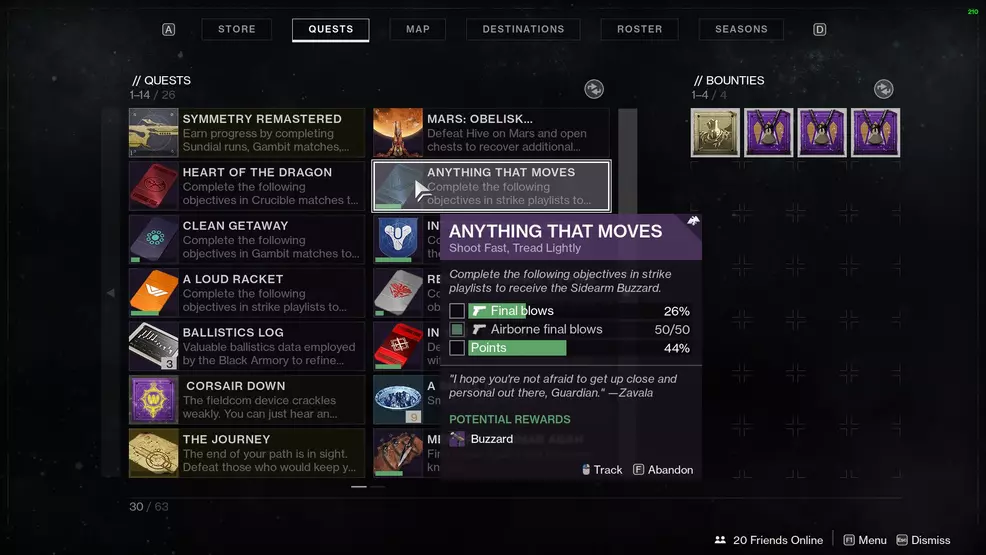Click the Anything That Moves quest
The image size is (986, 555).
[491, 186]
